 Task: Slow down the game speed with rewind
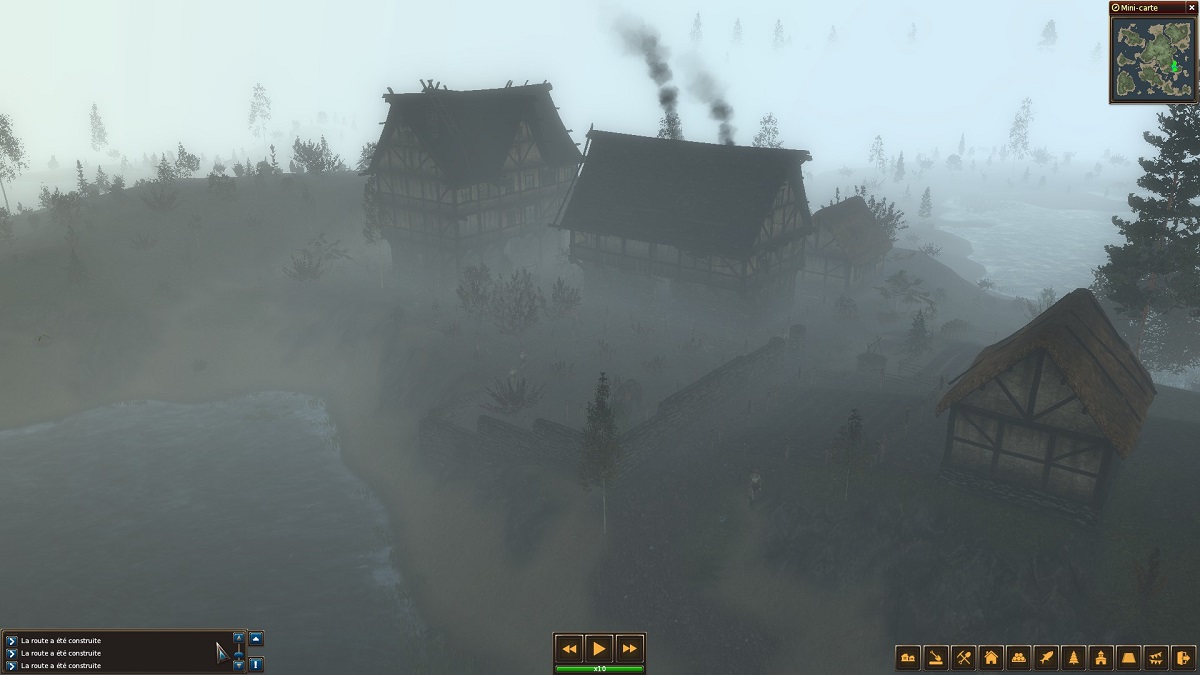pos(570,648)
